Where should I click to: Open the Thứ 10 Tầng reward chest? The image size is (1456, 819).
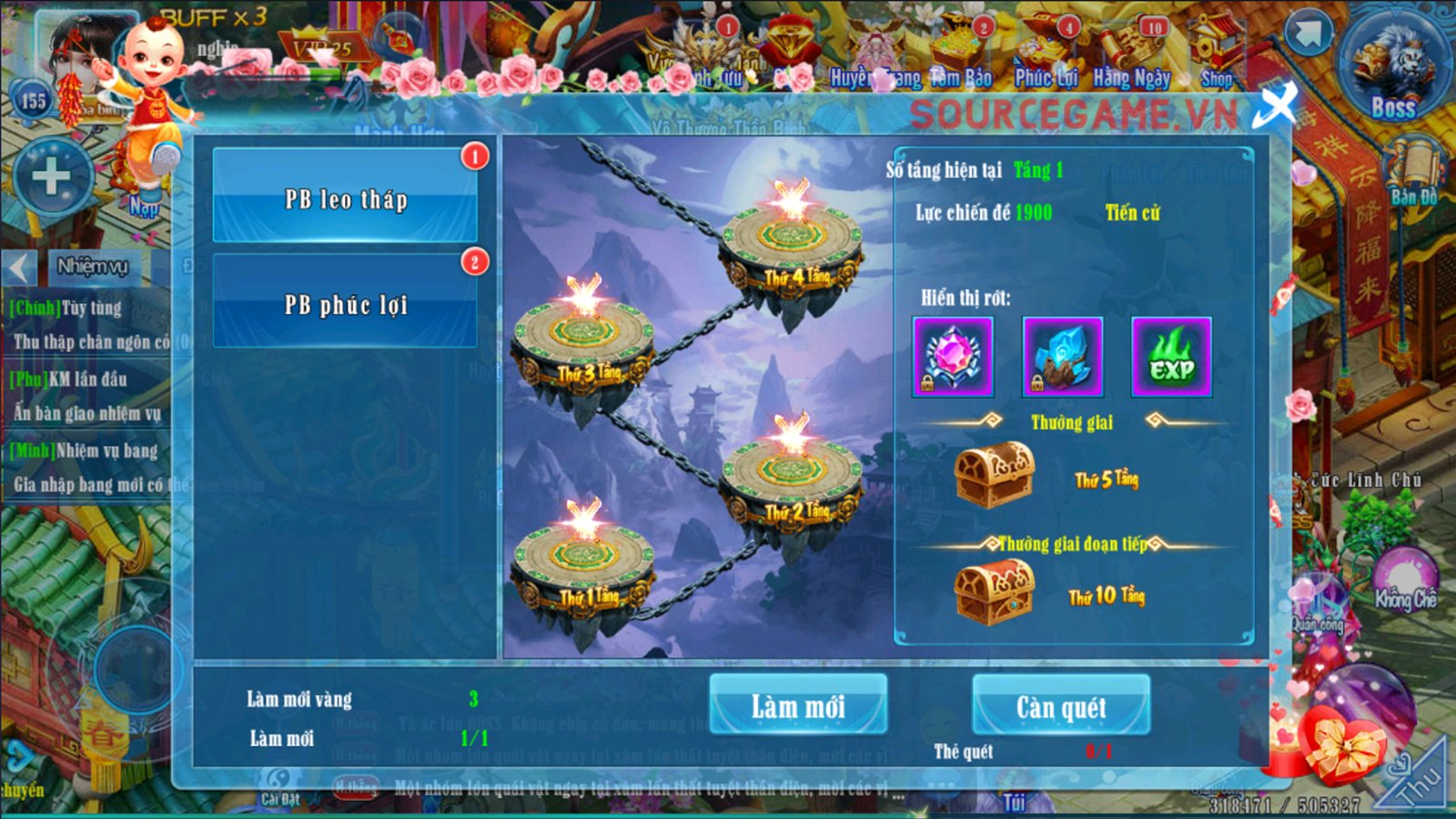pos(994,591)
